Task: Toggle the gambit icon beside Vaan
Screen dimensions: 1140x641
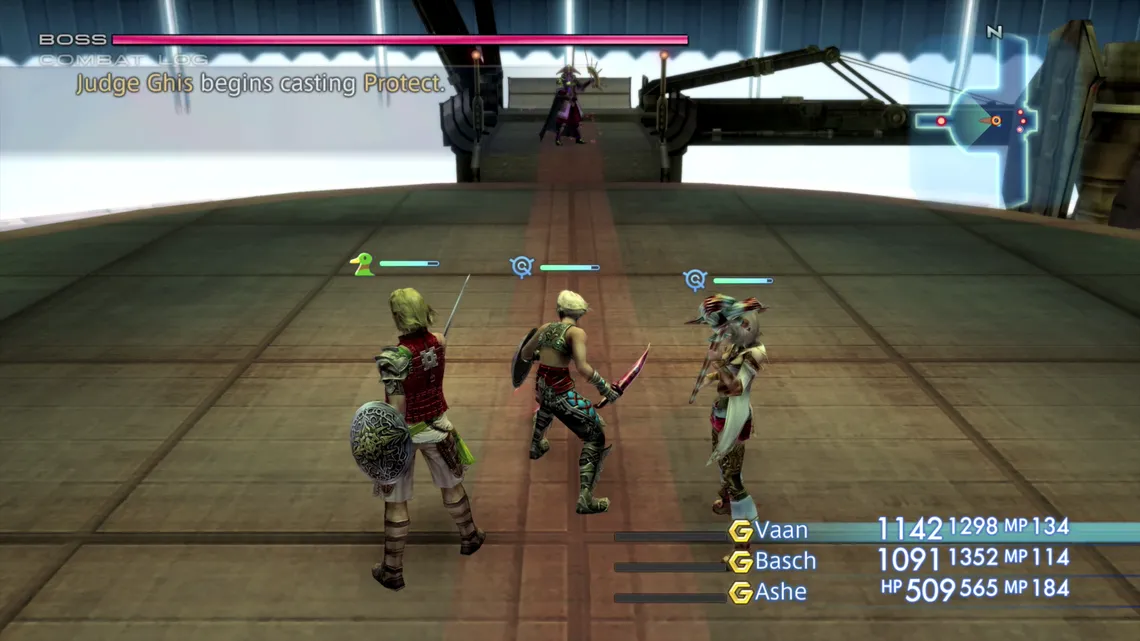Action: (x=740, y=531)
